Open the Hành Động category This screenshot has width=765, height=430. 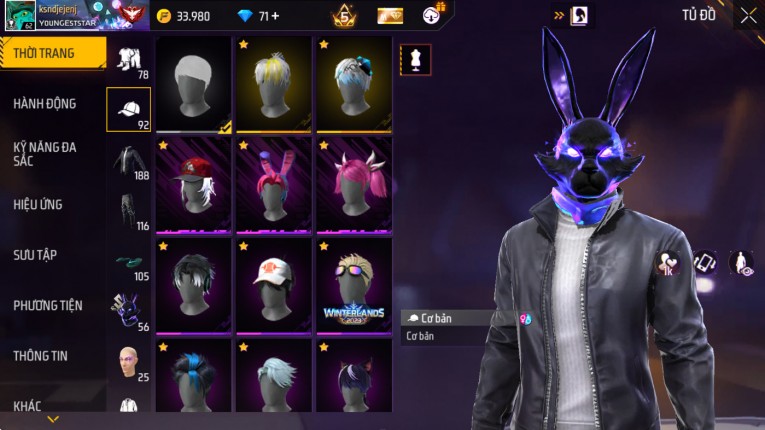click(x=45, y=103)
